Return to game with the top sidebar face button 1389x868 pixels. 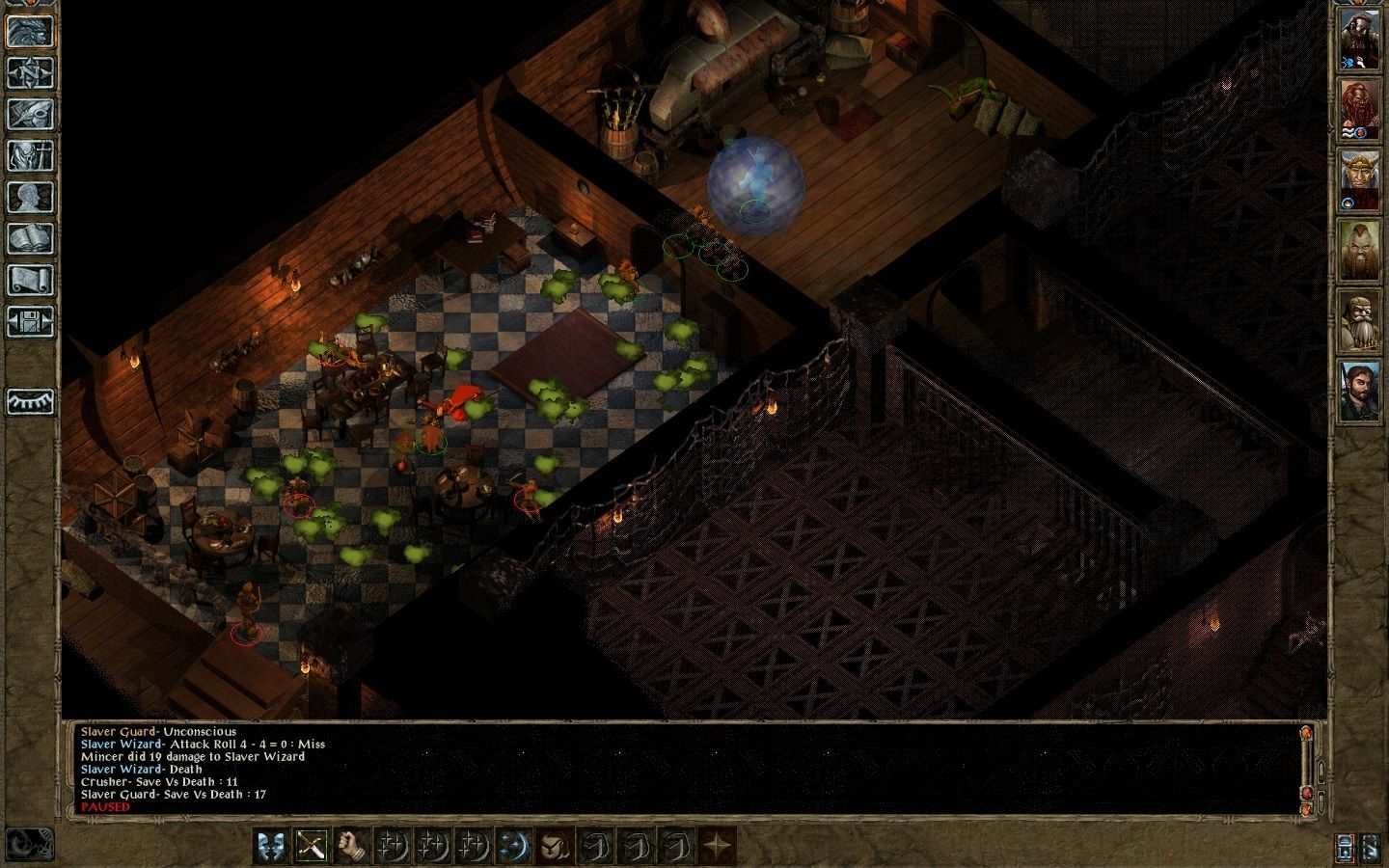point(30,31)
